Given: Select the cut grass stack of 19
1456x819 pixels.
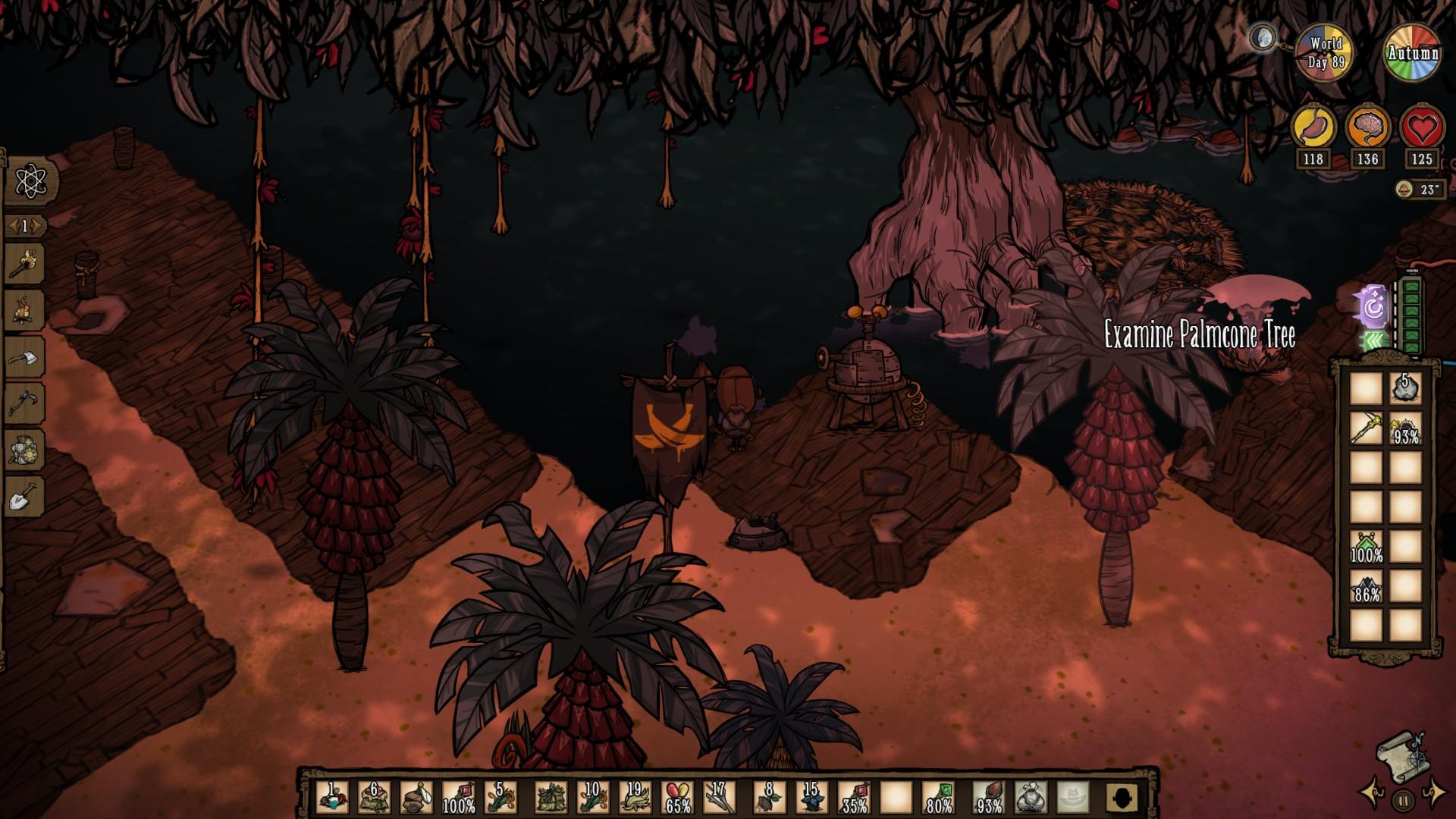Looking at the screenshot, I should (634, 798).
